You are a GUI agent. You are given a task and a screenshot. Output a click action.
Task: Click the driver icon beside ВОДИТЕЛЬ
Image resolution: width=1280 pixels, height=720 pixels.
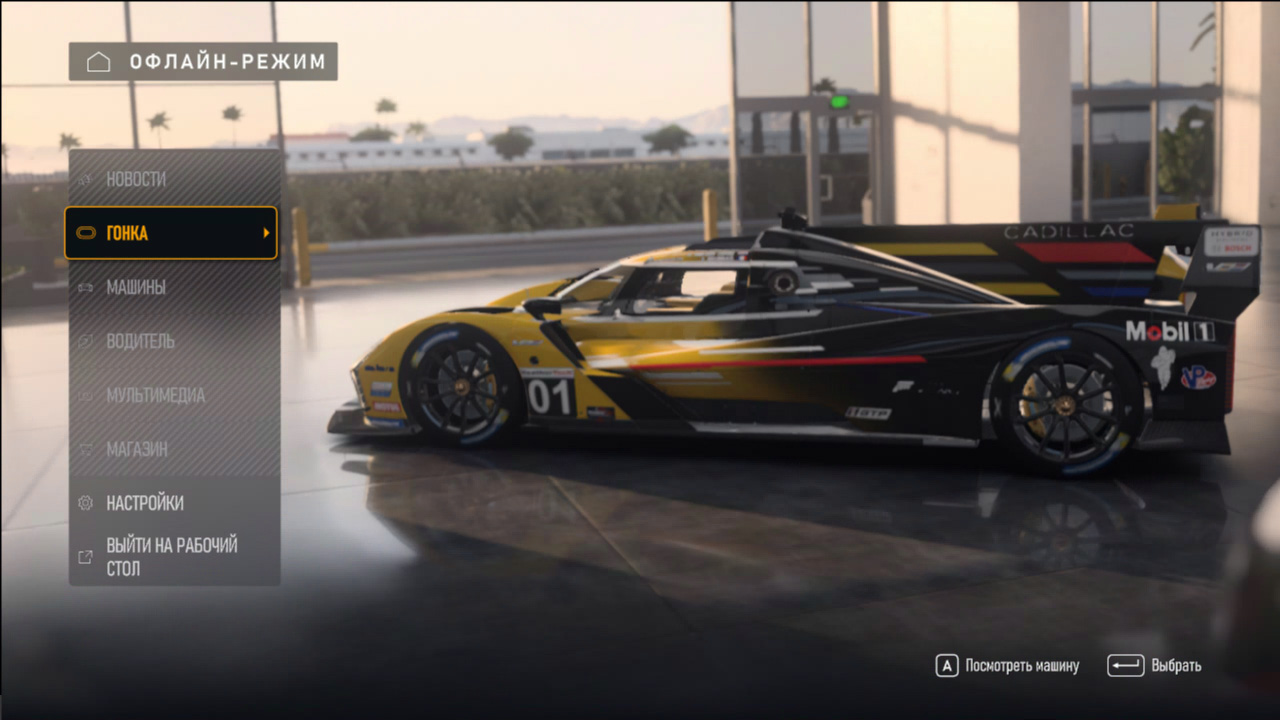tap(87, 341)
